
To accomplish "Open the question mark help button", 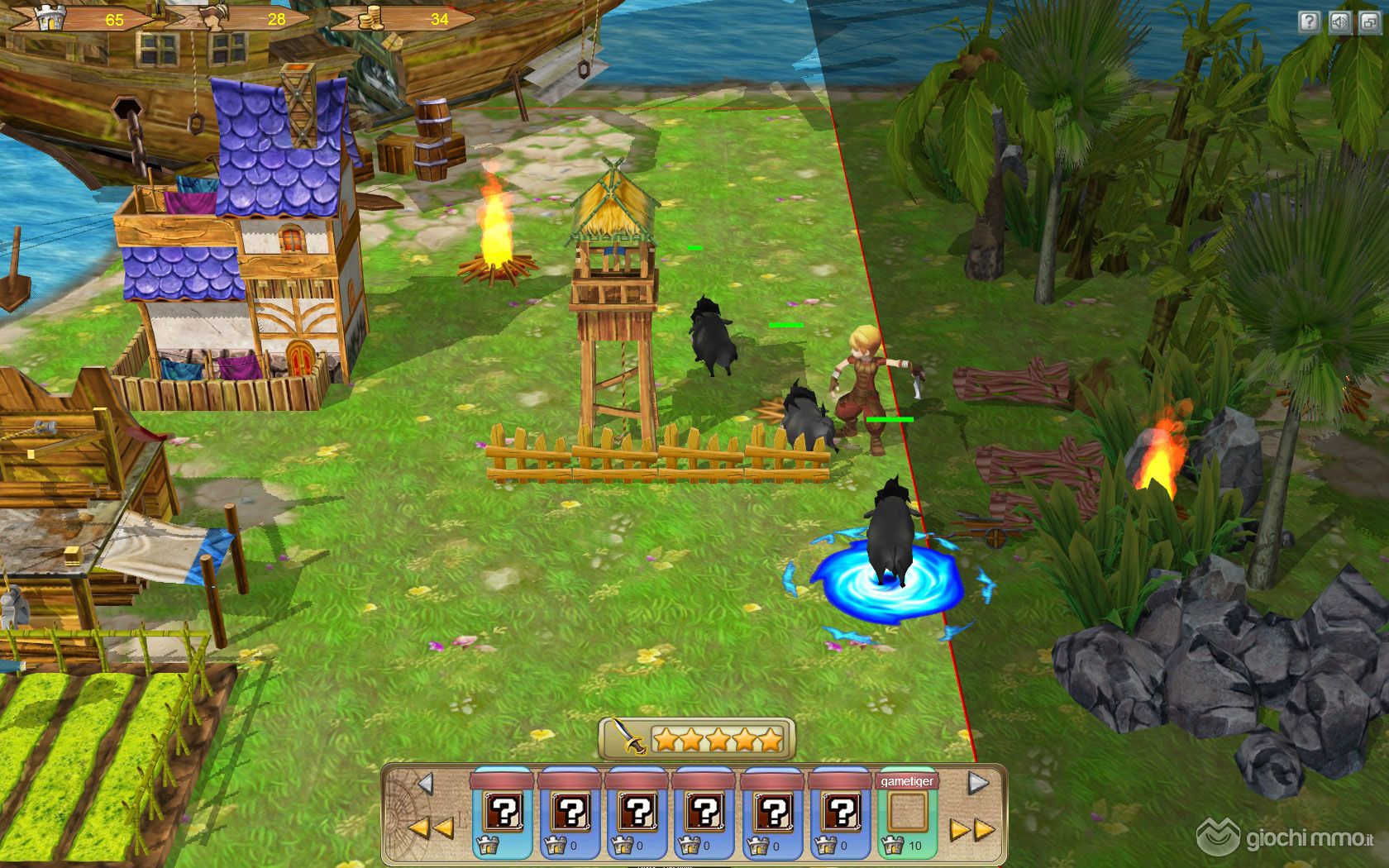I will pyautogui.click(x=1309, y=21).
